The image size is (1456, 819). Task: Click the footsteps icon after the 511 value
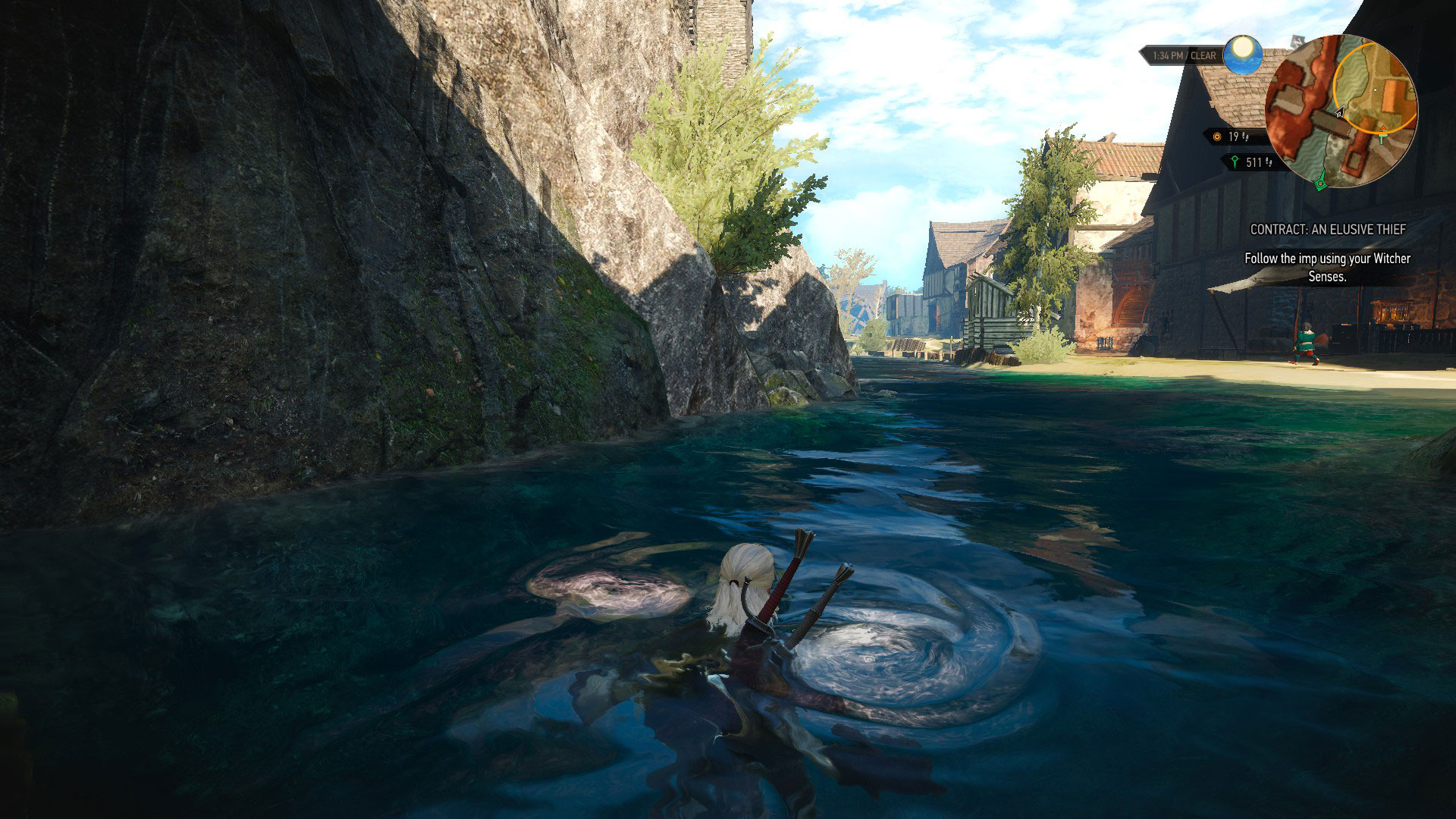(1269, 163)
